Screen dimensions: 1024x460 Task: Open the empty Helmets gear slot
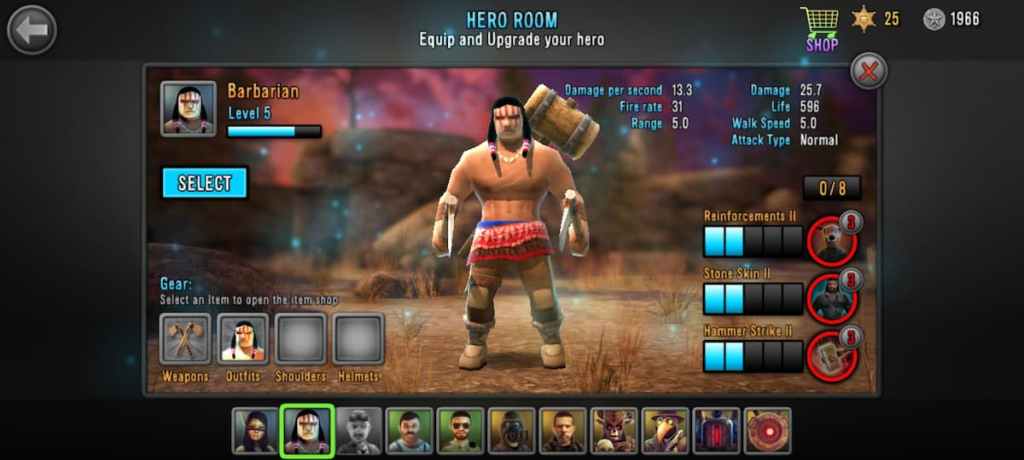358,339
